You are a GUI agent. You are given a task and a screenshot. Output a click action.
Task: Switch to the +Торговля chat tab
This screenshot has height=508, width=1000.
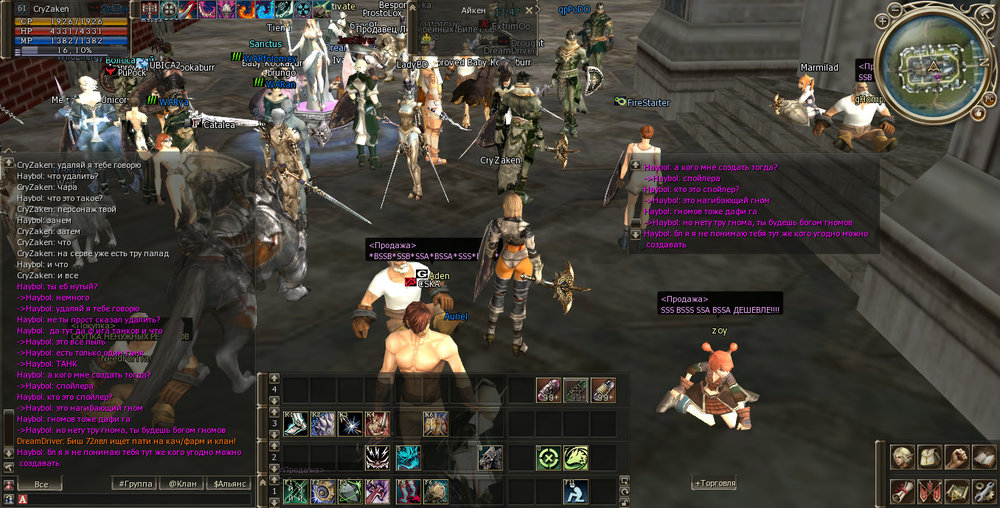(x=715, y=484)
